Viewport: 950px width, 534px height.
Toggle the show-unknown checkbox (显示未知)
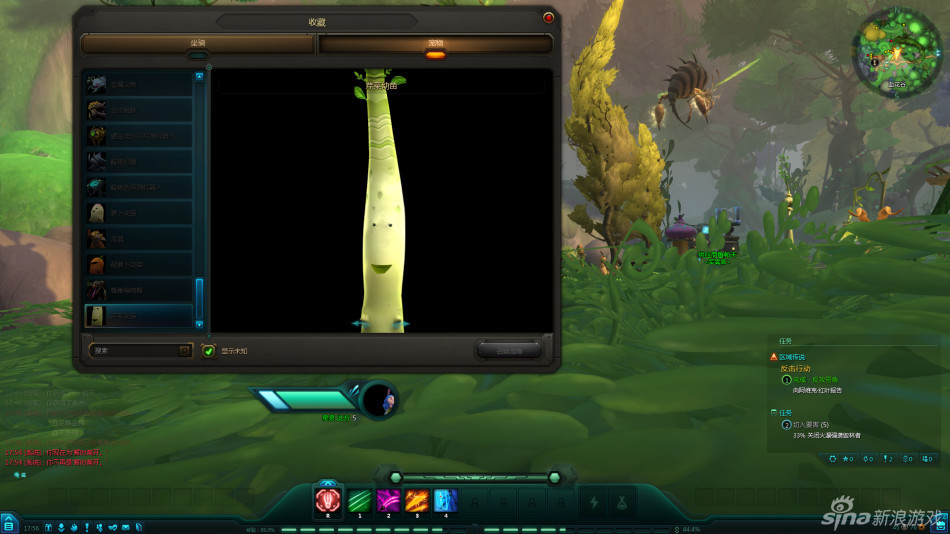pyautogui.click(x=208, y=351)
